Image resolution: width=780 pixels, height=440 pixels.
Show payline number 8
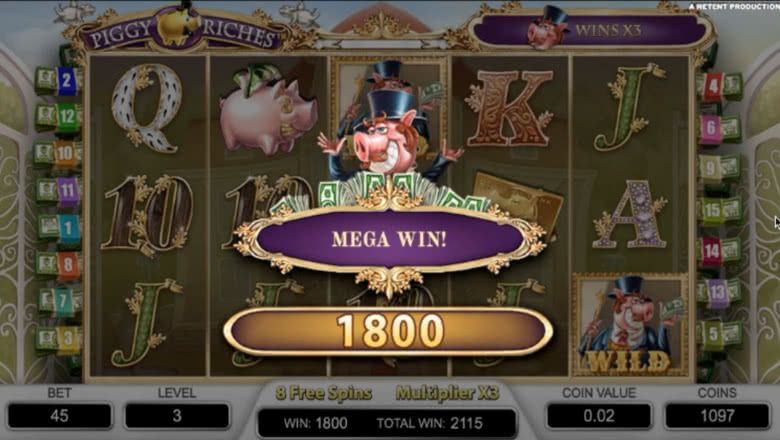pos(67,264)
